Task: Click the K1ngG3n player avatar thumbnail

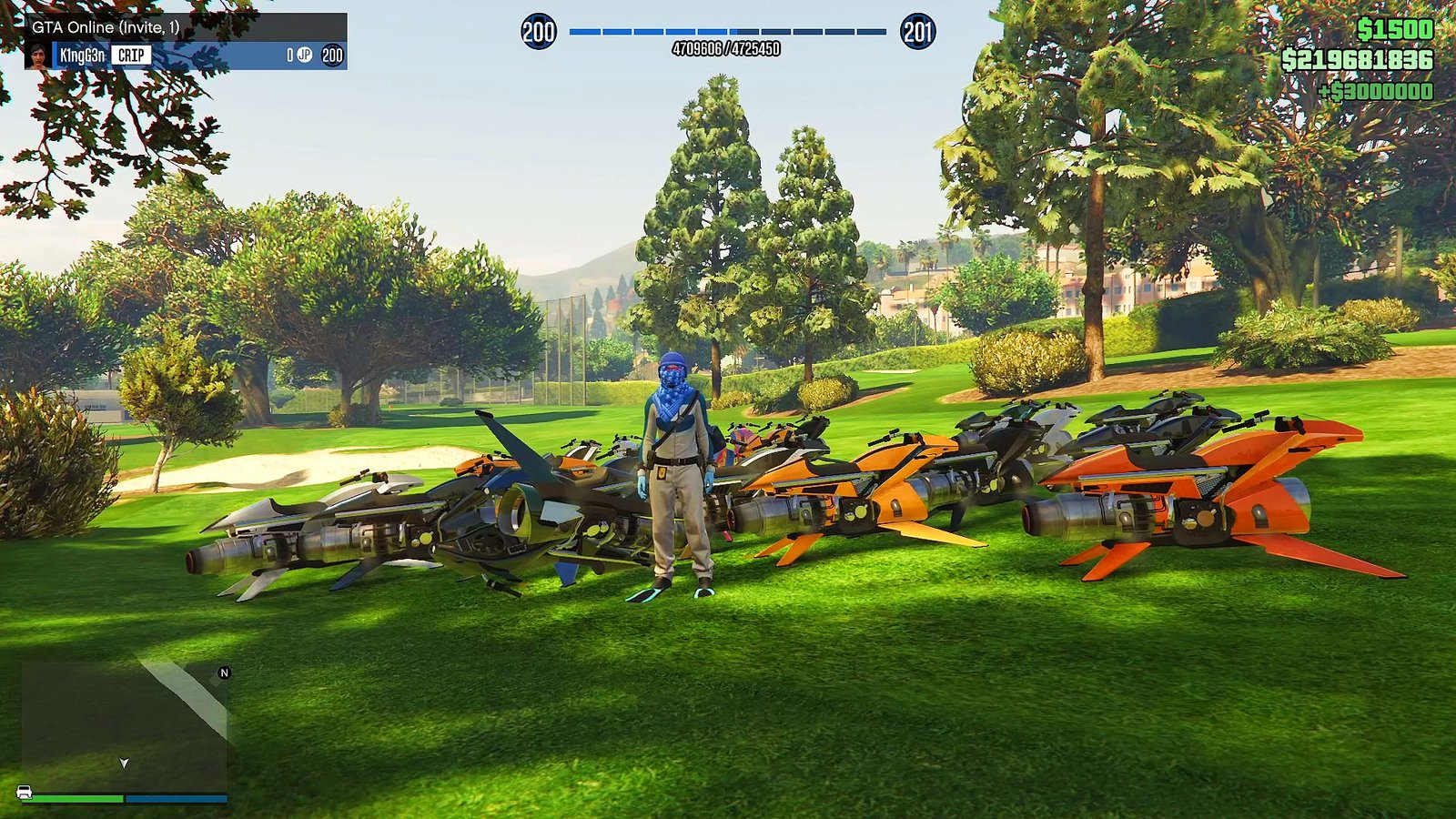Action: [x=38, y=56]
